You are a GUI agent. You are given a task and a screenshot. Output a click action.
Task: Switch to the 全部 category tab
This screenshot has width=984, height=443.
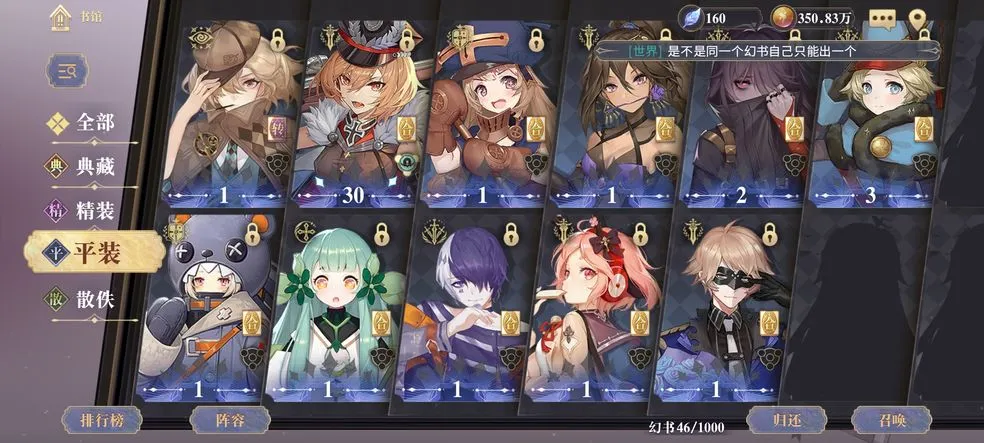tap(83, 124)
